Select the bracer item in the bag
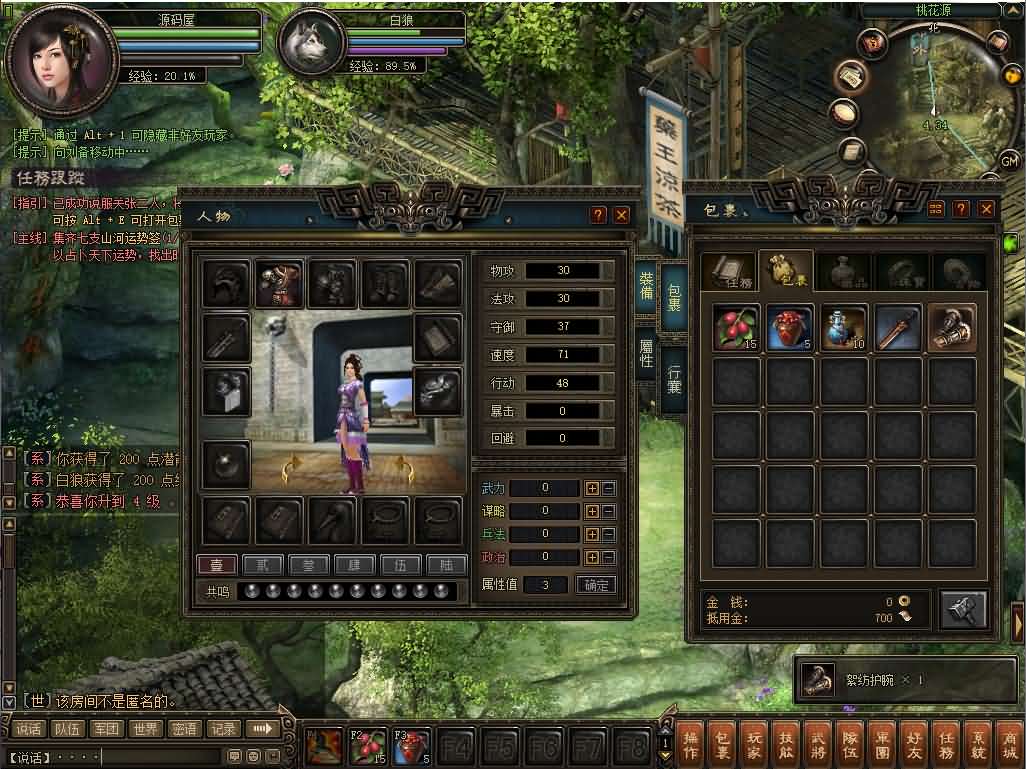 tap(952, 328)
